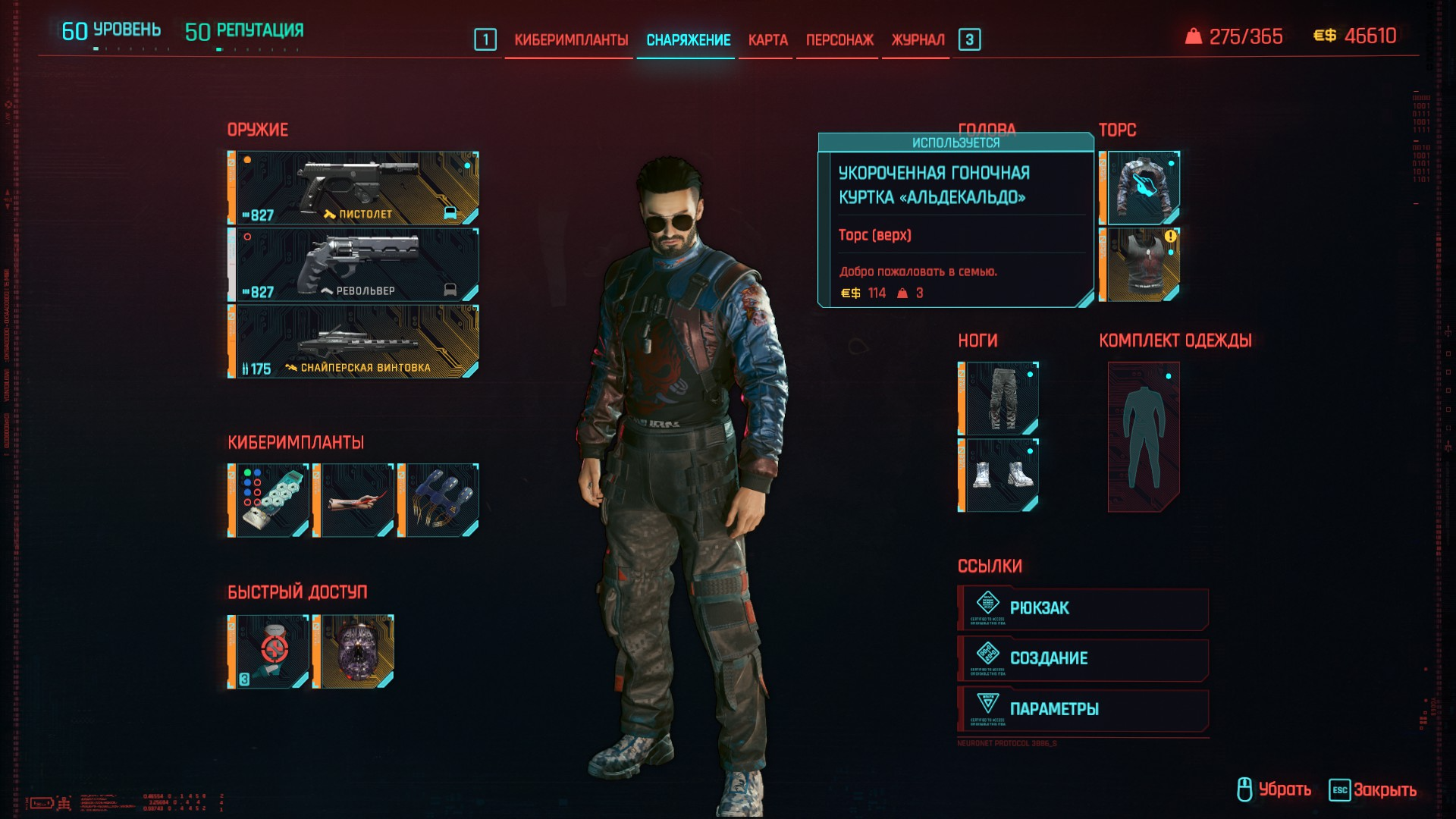
Task: Open the Персонаж tab
Action: [x=839, y=40]
